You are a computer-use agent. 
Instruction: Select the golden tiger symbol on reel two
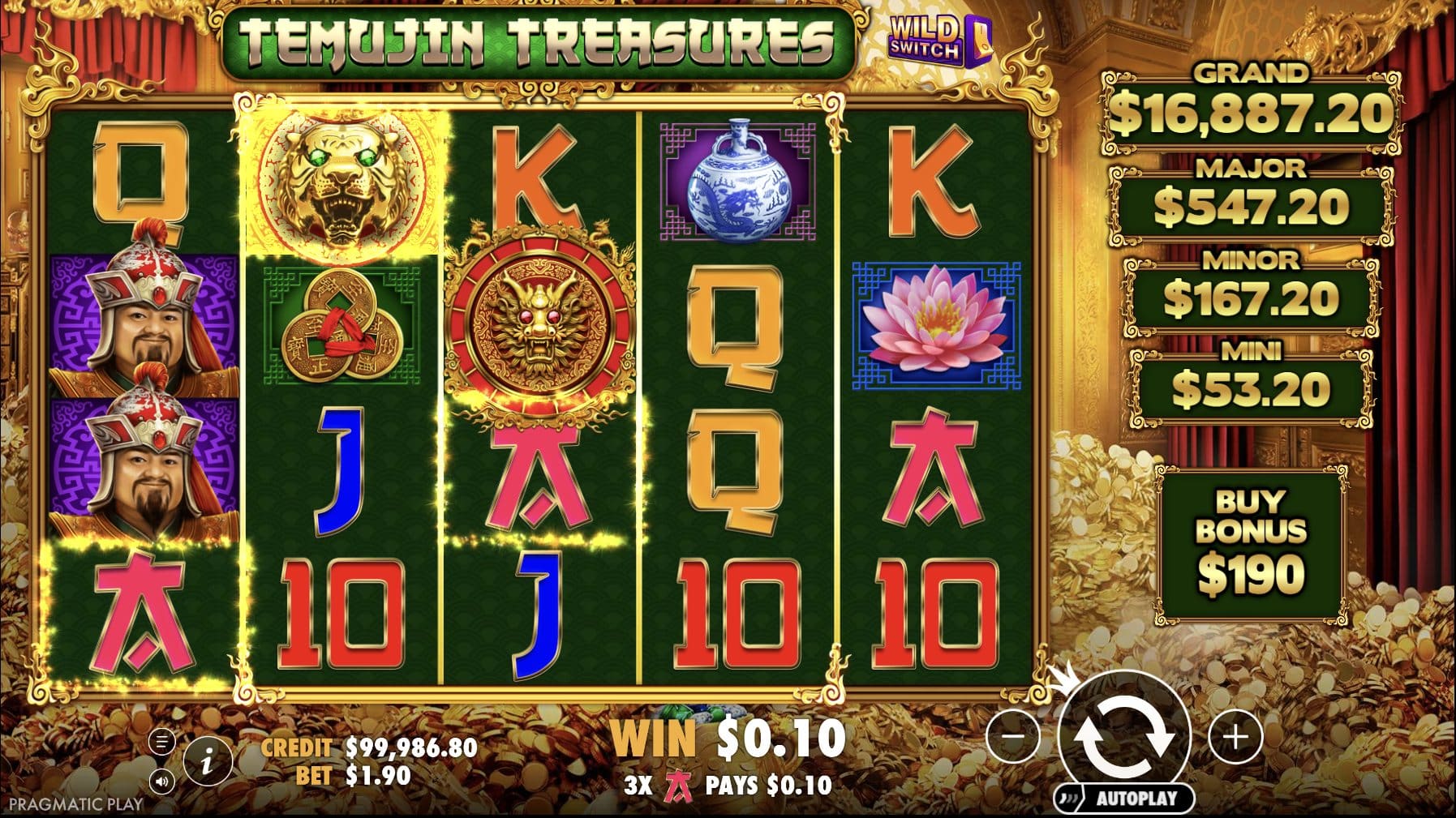point(341,182)
